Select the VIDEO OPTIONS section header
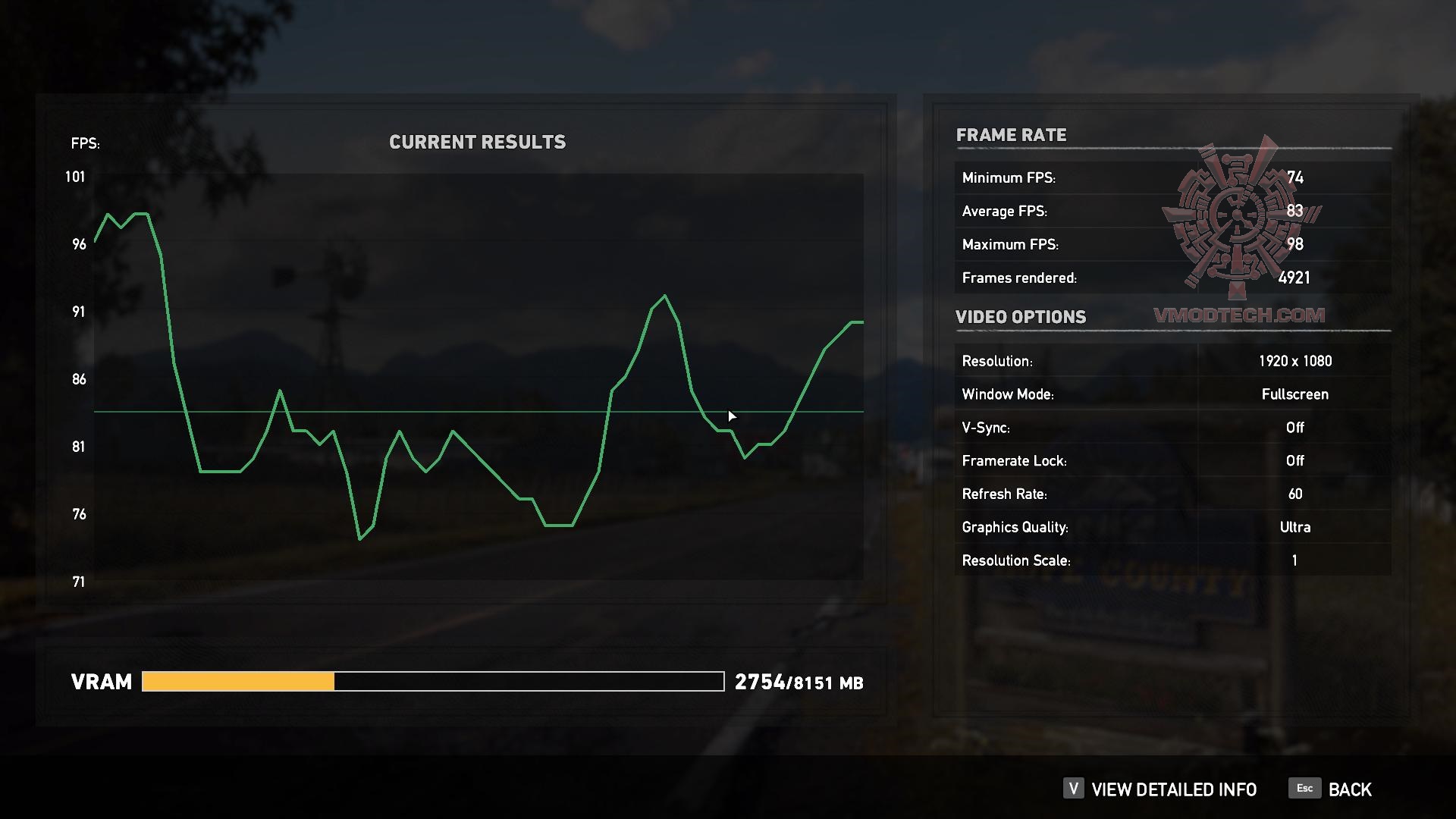Viewport: 1456px width, 819px height. [1021, 317]
